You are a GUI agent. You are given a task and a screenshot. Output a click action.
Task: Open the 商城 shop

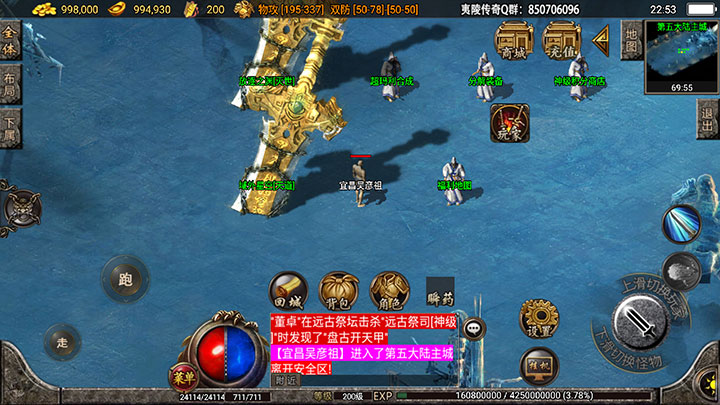[x=513, y=42]
